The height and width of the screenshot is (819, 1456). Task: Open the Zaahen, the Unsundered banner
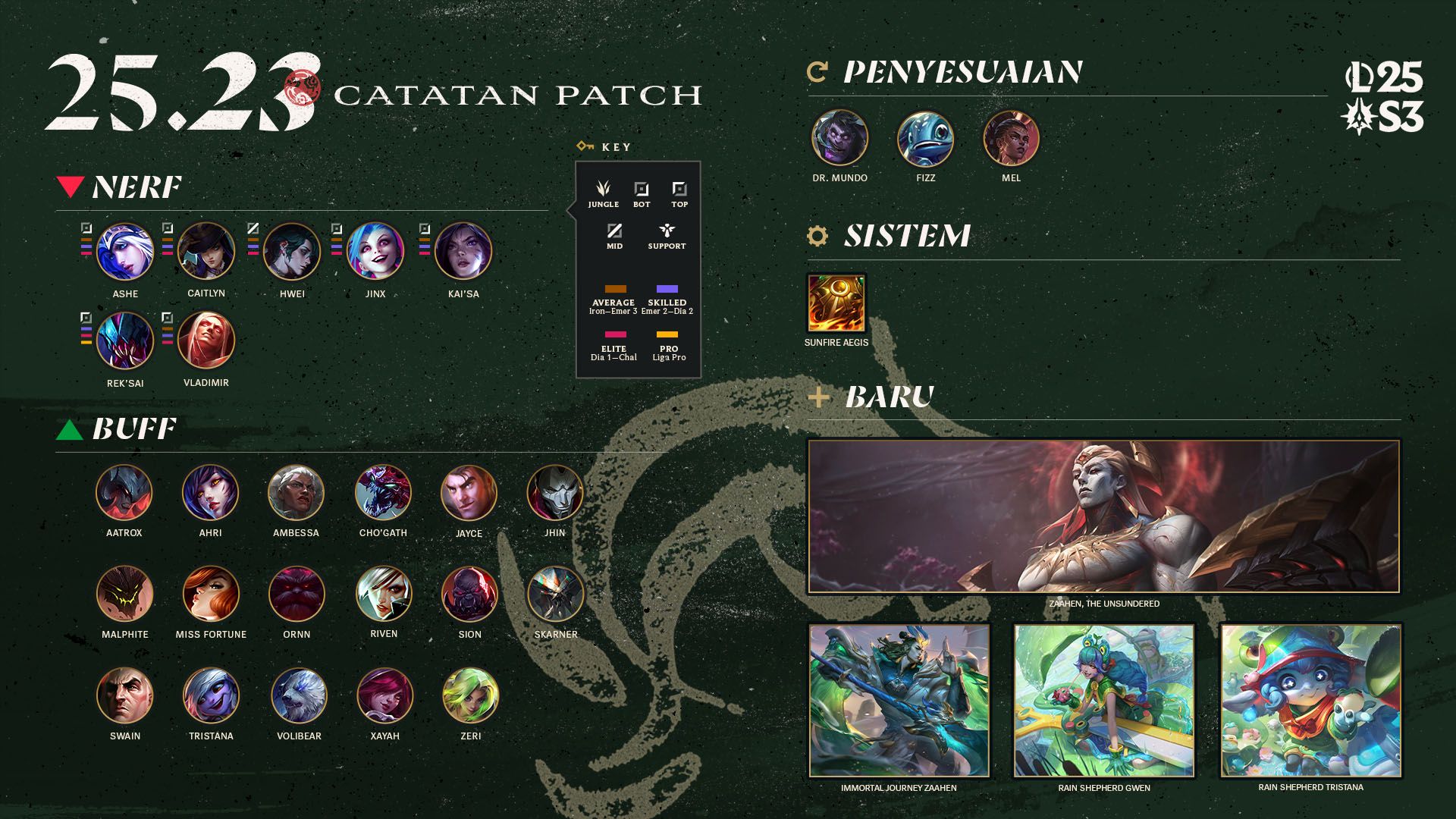[x=1103, y=516]
